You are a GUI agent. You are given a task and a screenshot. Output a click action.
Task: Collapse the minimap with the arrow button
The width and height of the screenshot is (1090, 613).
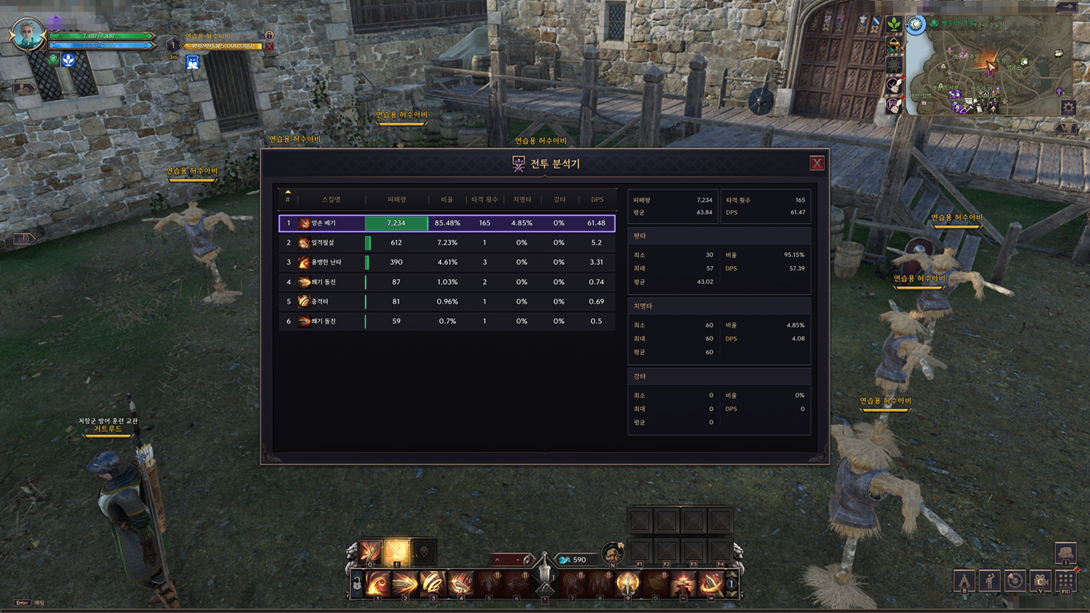(x=1067, y=7)
